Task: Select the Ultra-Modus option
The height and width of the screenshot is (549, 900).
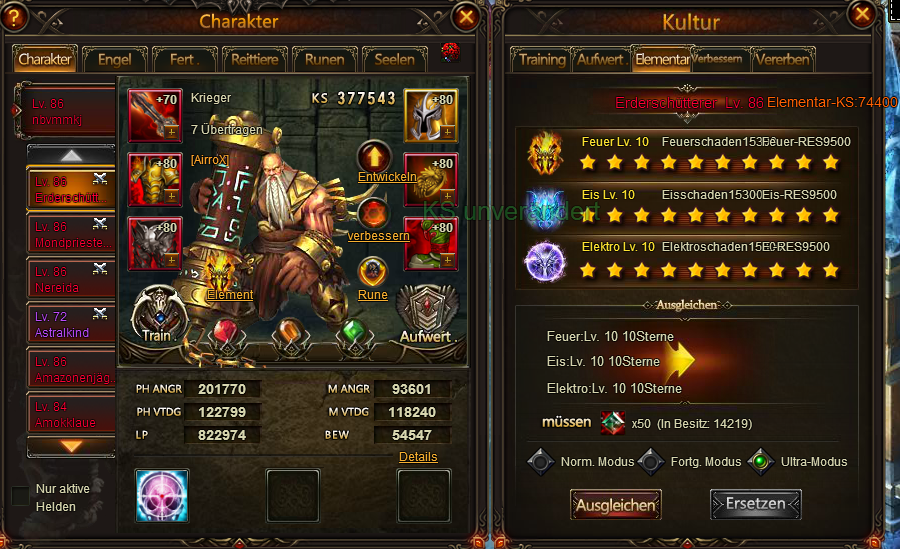Action: (x=761, y=462)
